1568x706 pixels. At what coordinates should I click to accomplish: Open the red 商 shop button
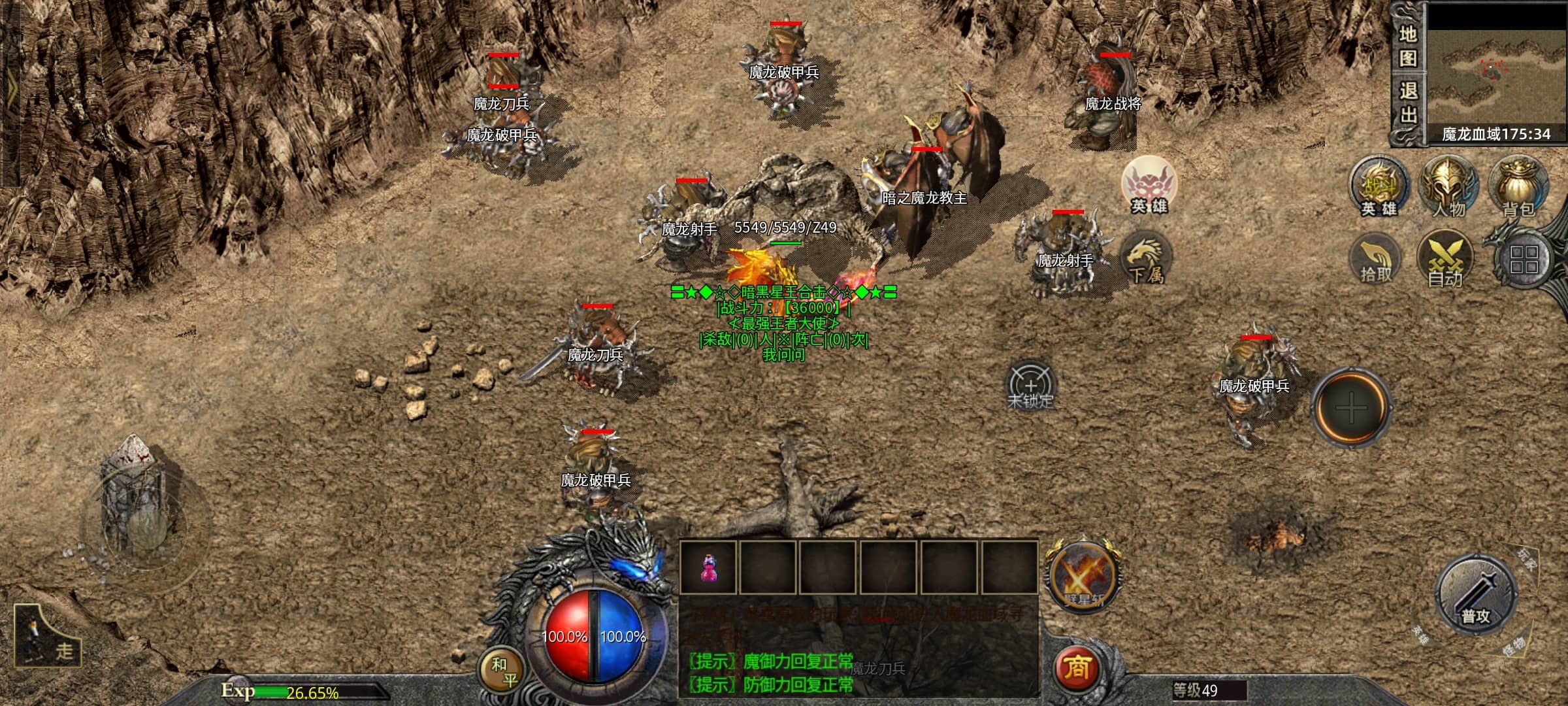click(1077, 669)
